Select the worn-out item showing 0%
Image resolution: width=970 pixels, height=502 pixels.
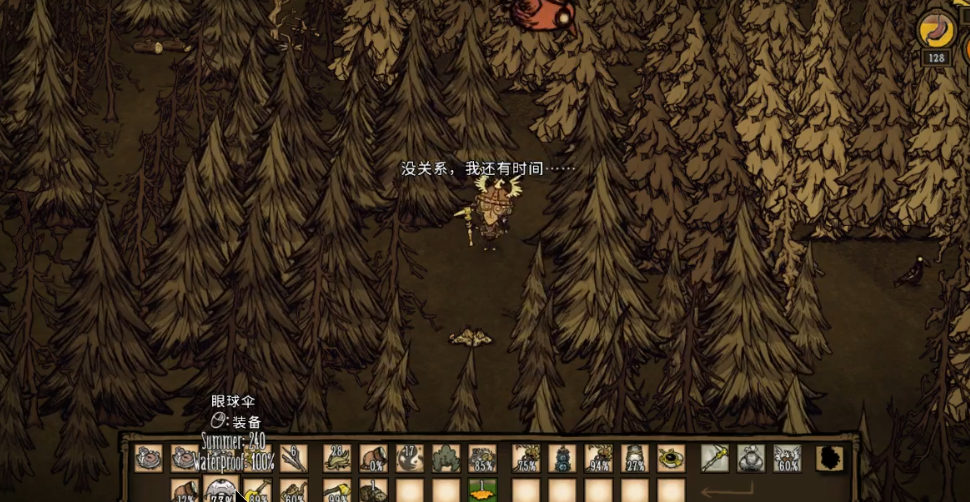373,458
